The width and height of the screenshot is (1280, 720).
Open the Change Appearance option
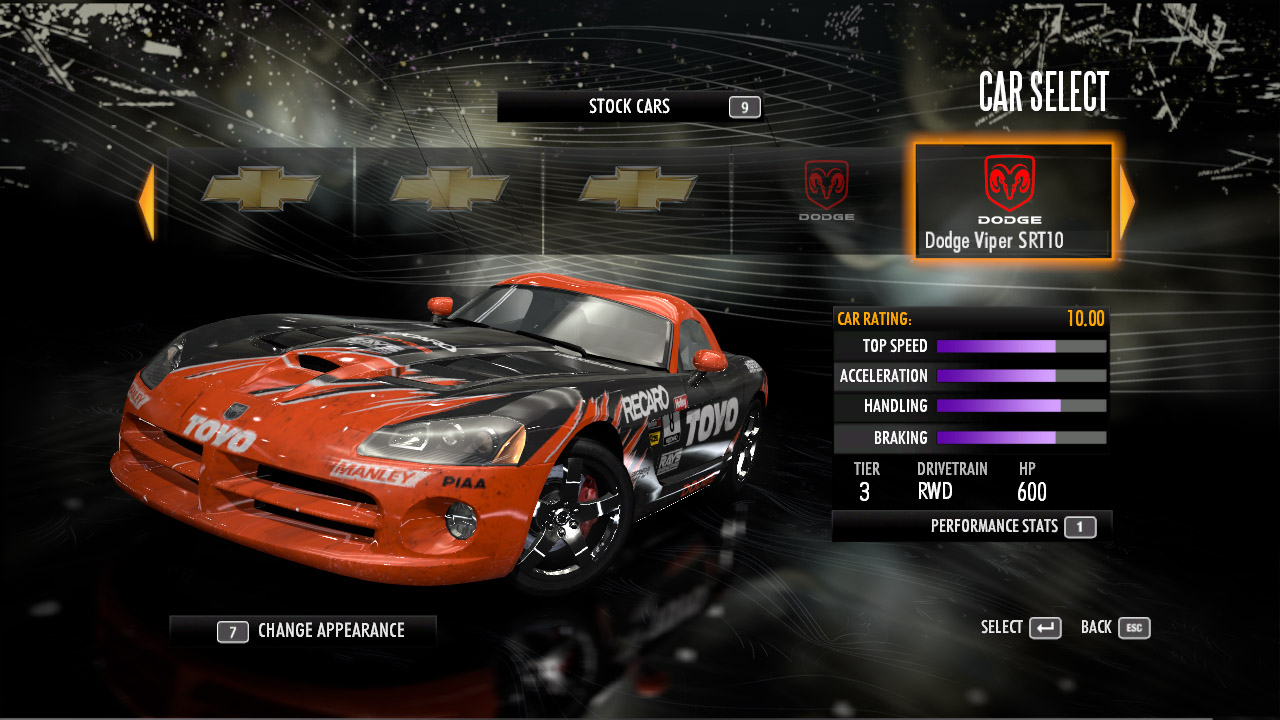point(303,631)
